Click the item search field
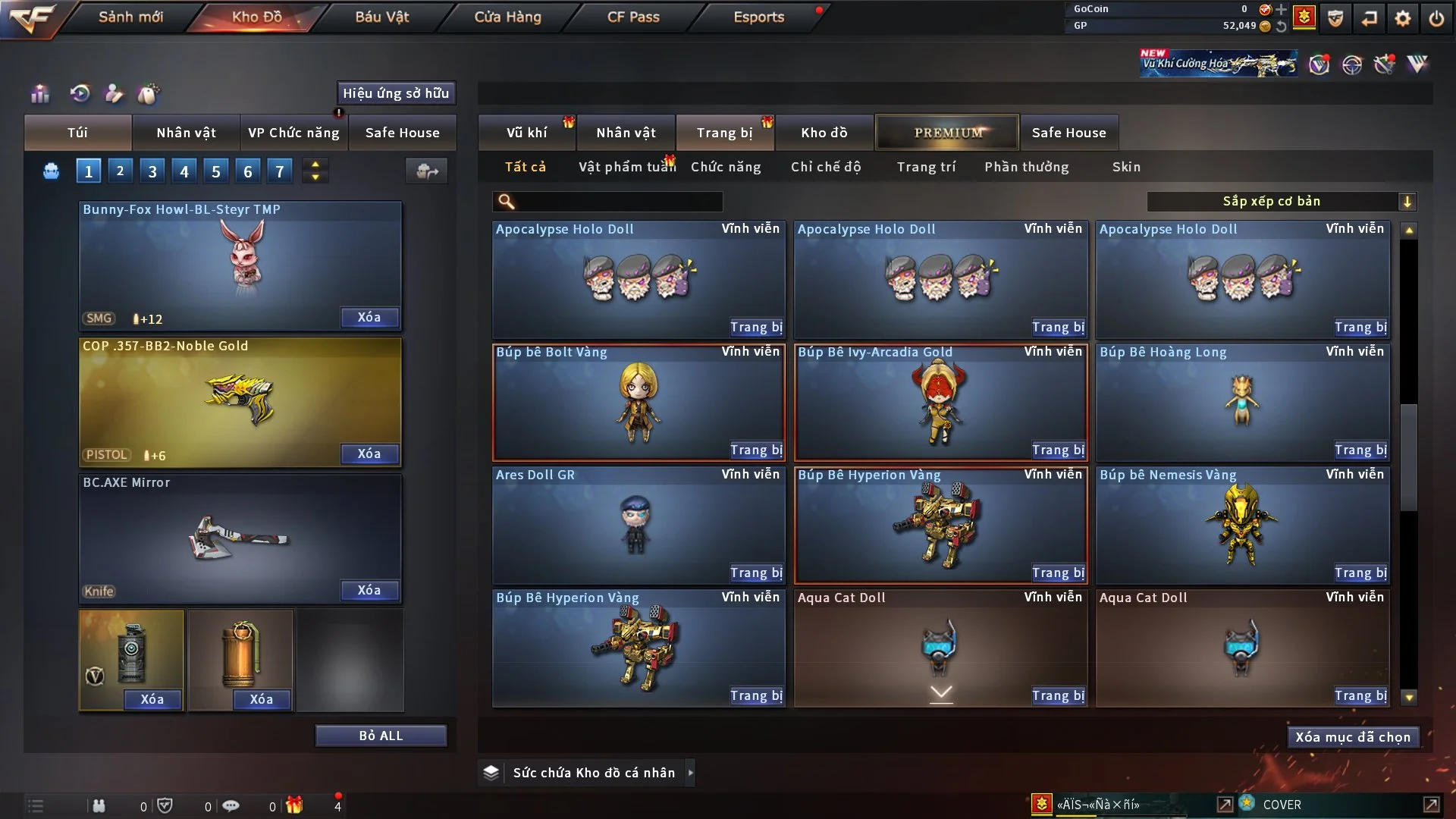 coord(618,202)
